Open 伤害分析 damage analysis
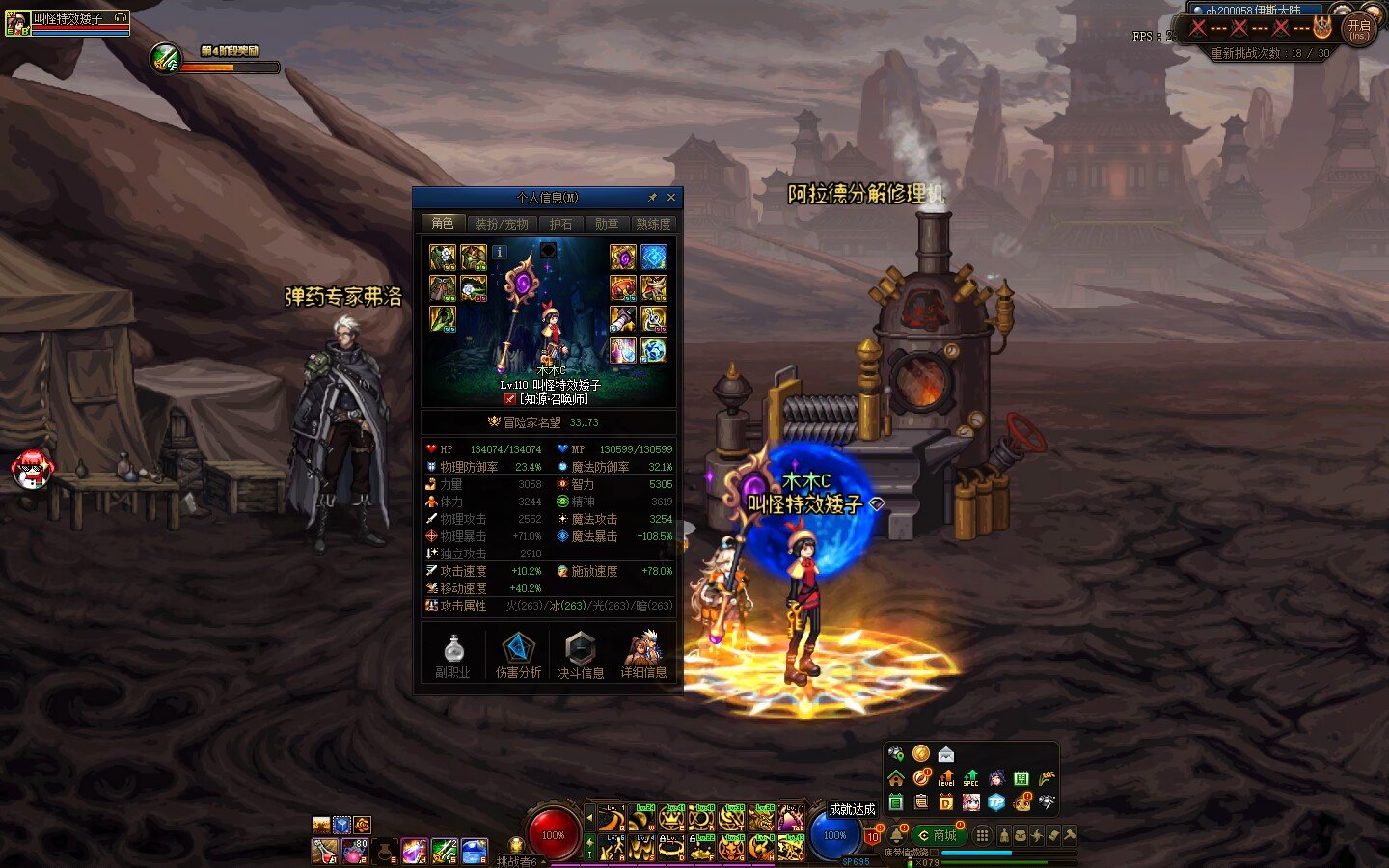This screenshot has width=1389, height=868. [518, 655]
